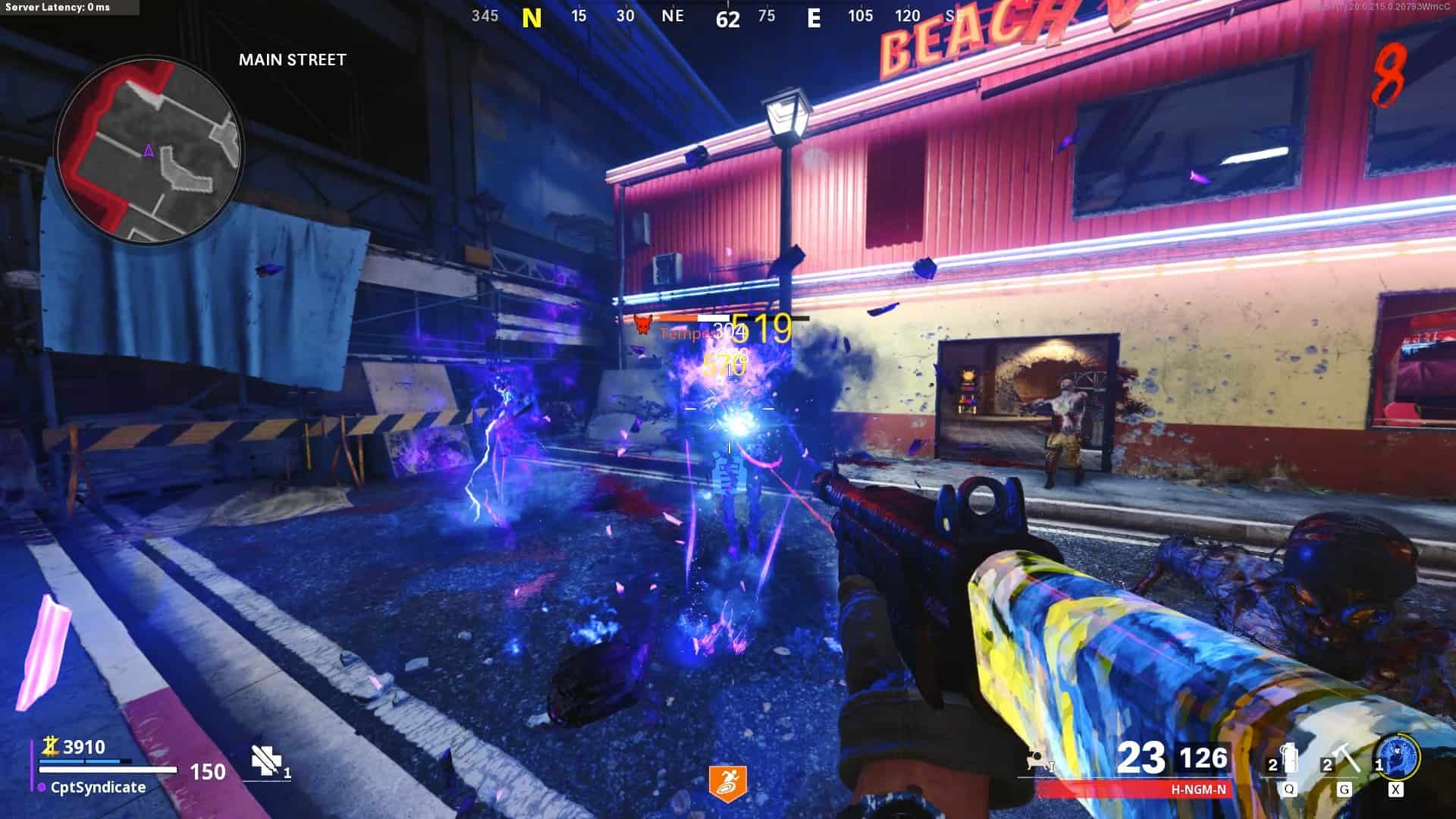
Task: Click the CptSyndicate player name tag
Action: point(98,787)
